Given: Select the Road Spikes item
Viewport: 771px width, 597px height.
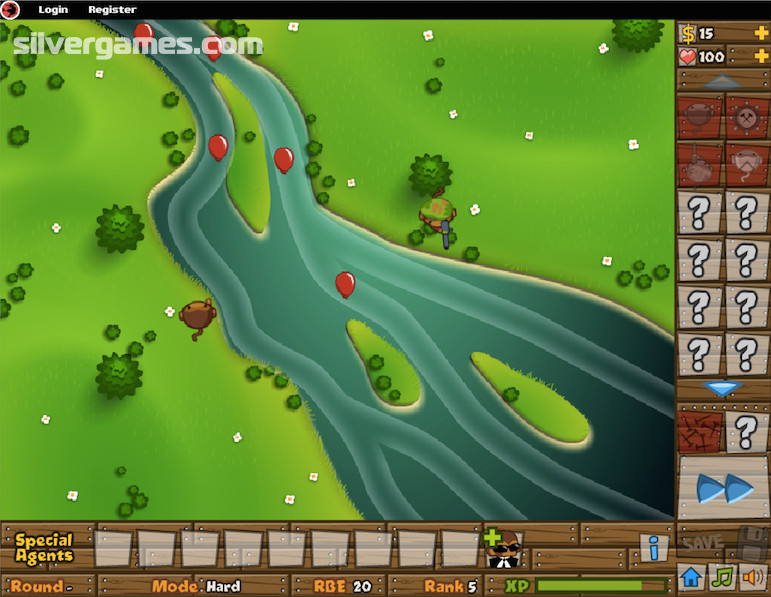Looking at the screenshot, I should [x=699, y=431].
